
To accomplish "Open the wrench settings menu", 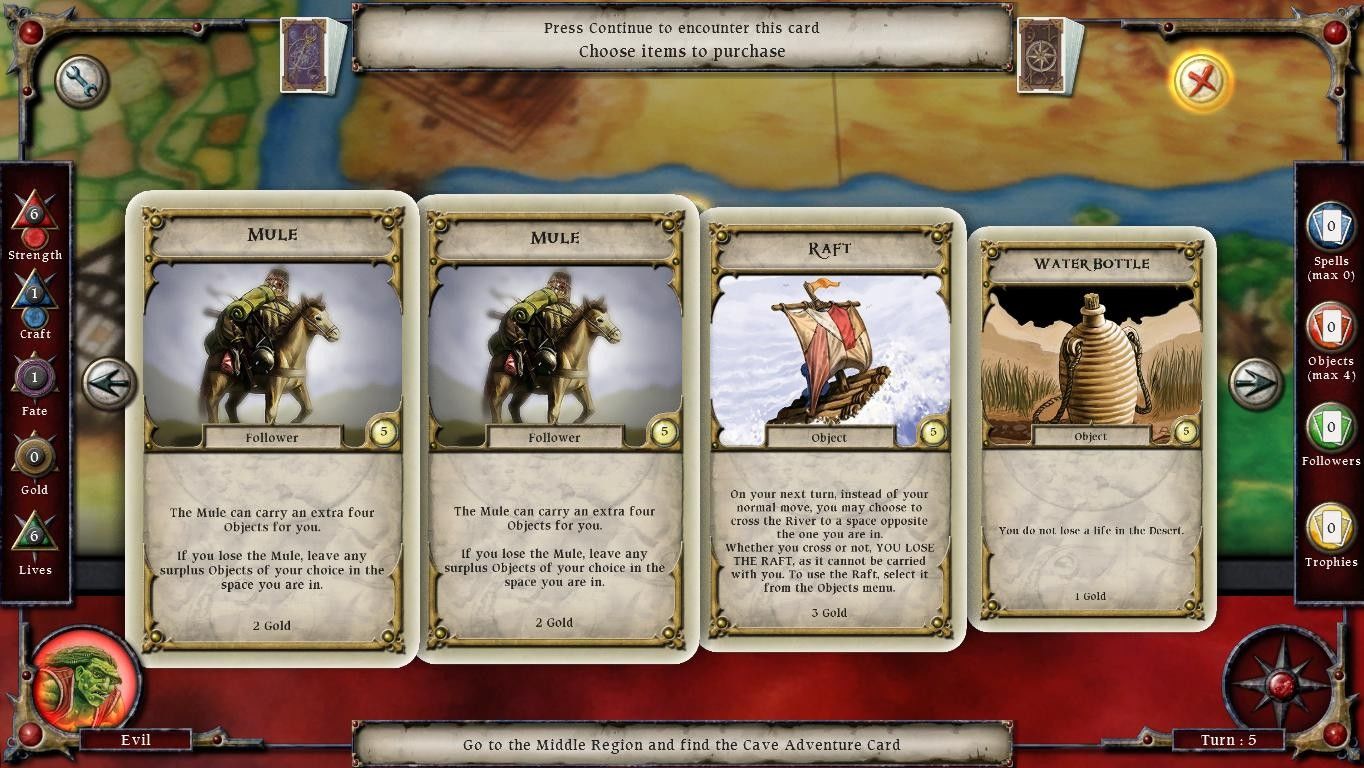I will (x=81, y=82).
